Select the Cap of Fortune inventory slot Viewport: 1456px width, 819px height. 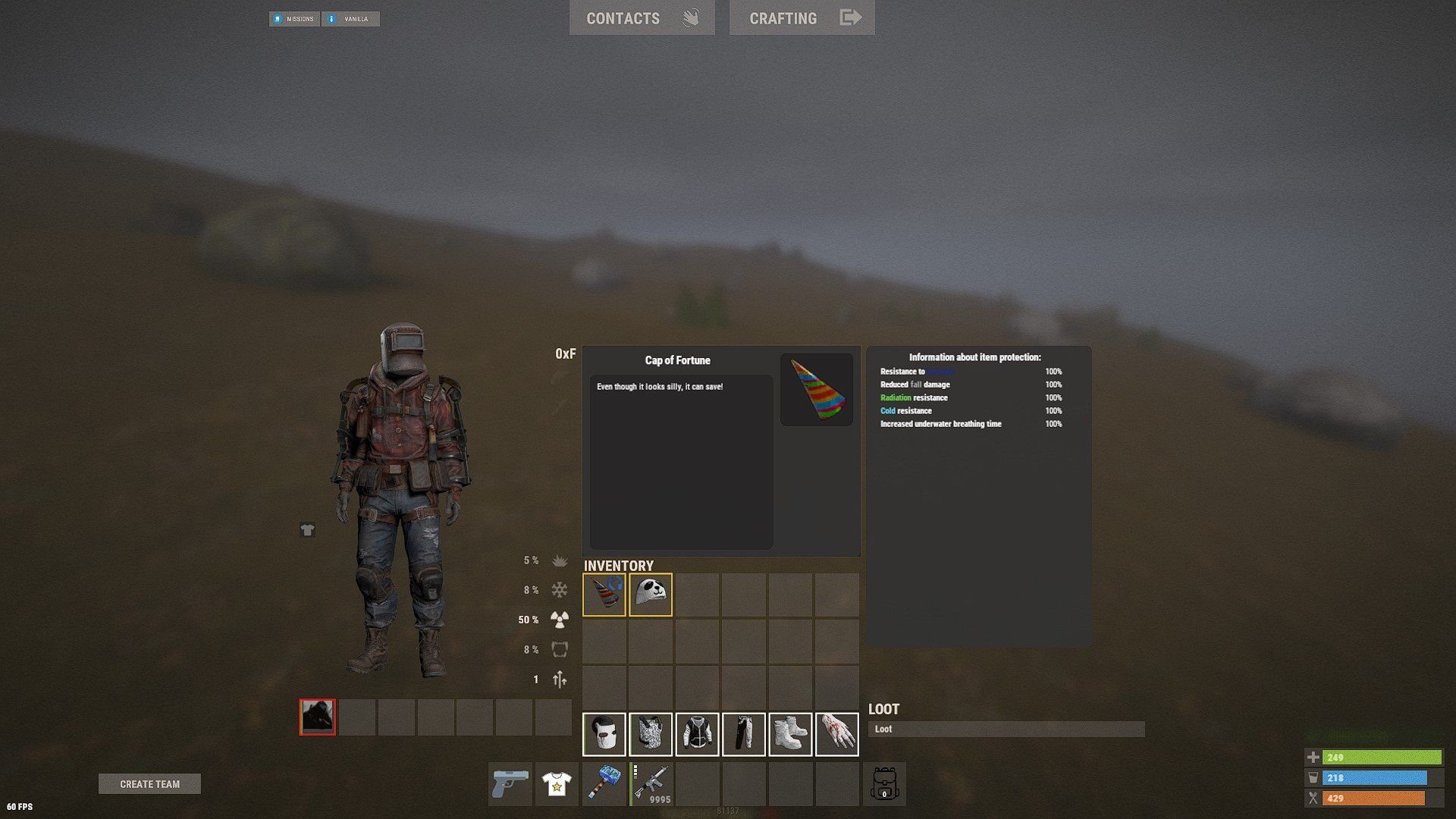click(x=604, y=595)
